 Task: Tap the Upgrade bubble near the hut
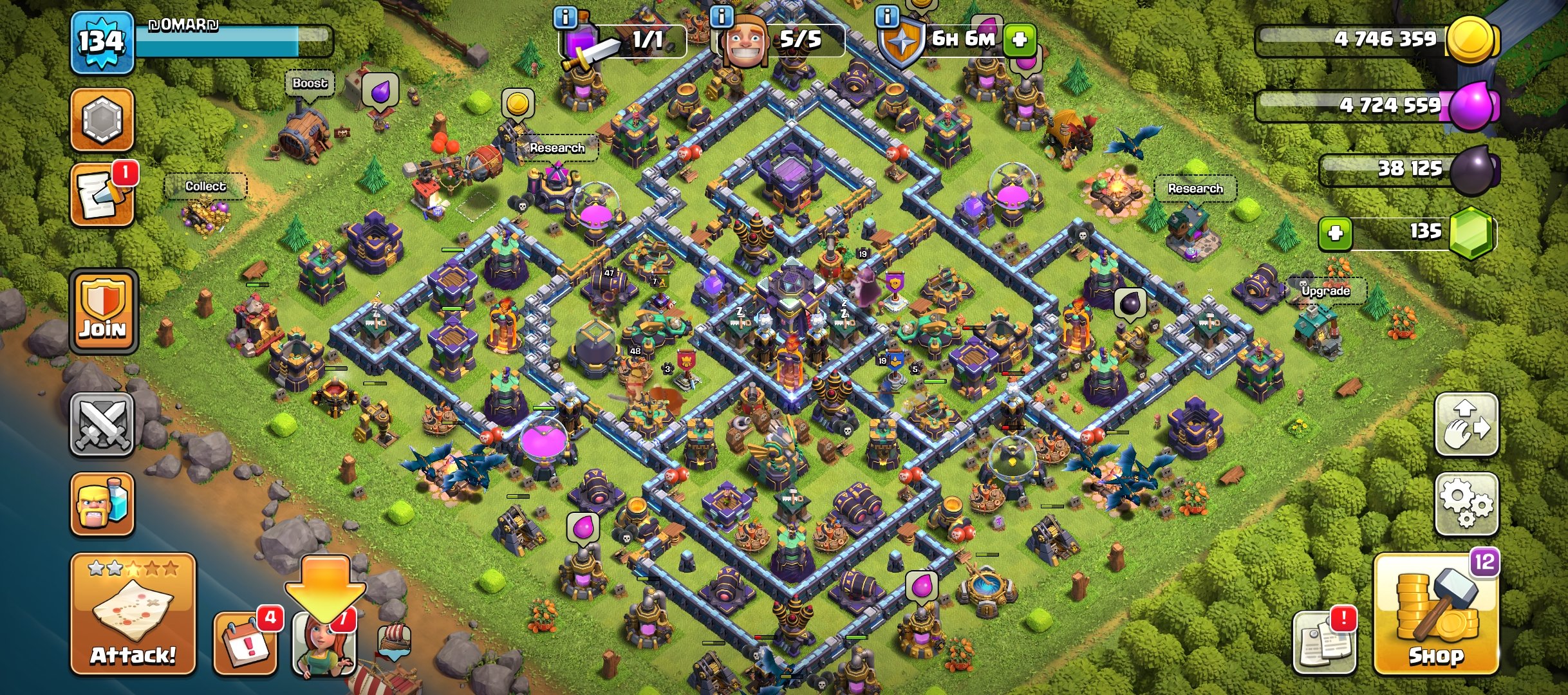1325,291
